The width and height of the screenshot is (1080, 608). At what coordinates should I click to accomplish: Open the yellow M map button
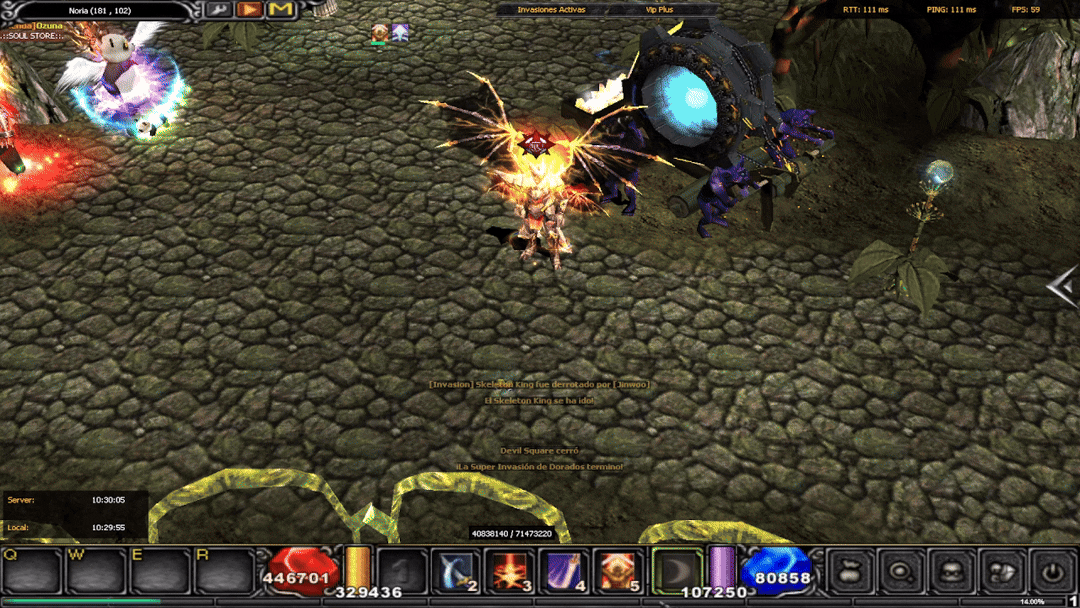pos(281,10)
